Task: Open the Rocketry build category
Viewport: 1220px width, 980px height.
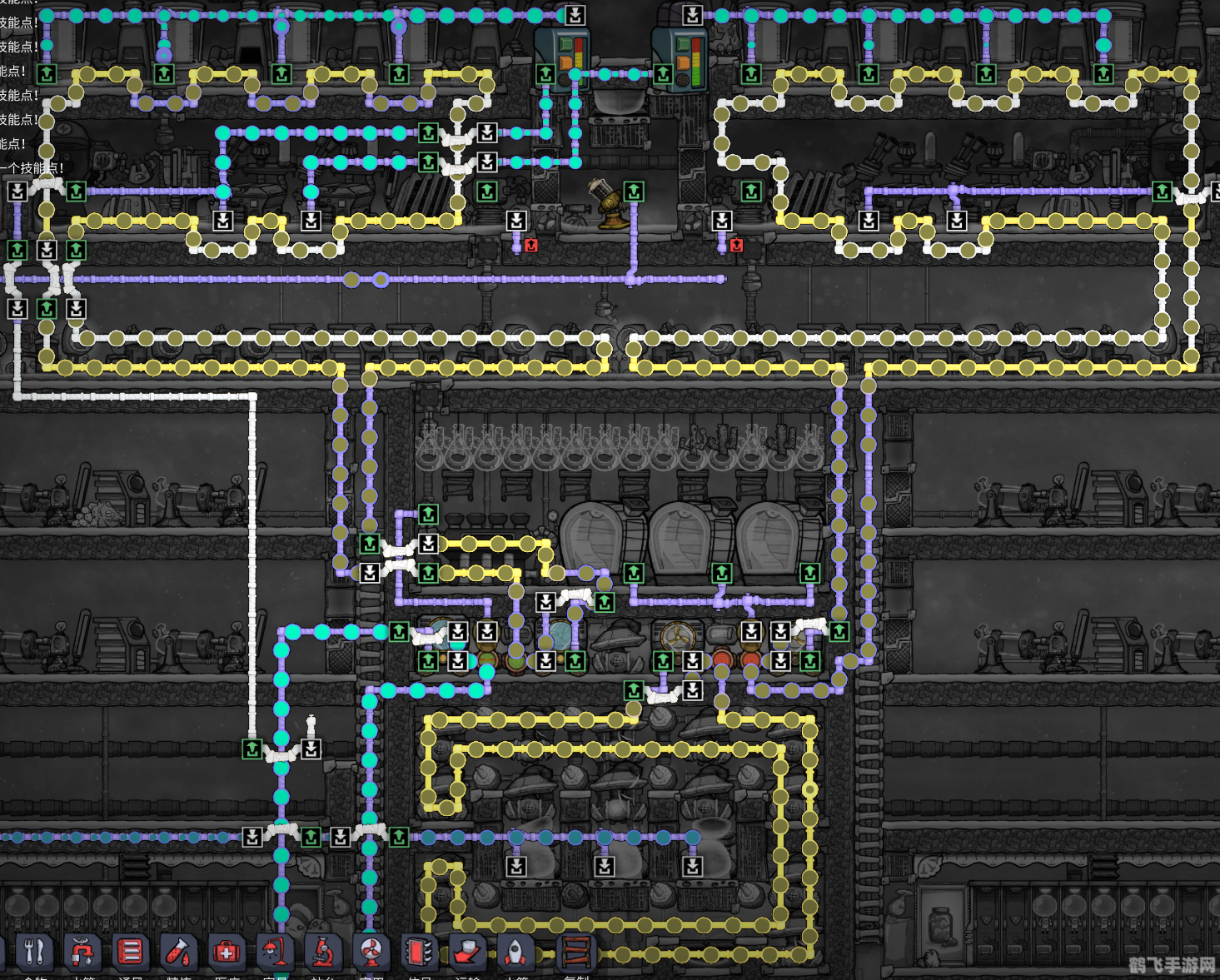Action: point(515,951)
